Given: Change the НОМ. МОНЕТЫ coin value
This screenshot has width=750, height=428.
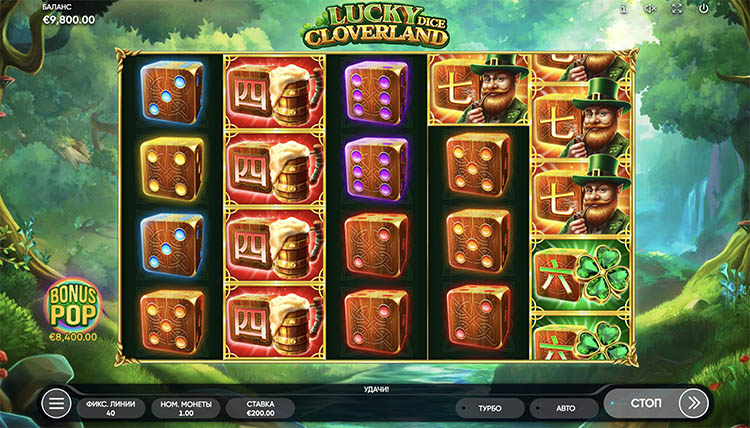Looking at the screenshot, I should [x=184, y=408].
